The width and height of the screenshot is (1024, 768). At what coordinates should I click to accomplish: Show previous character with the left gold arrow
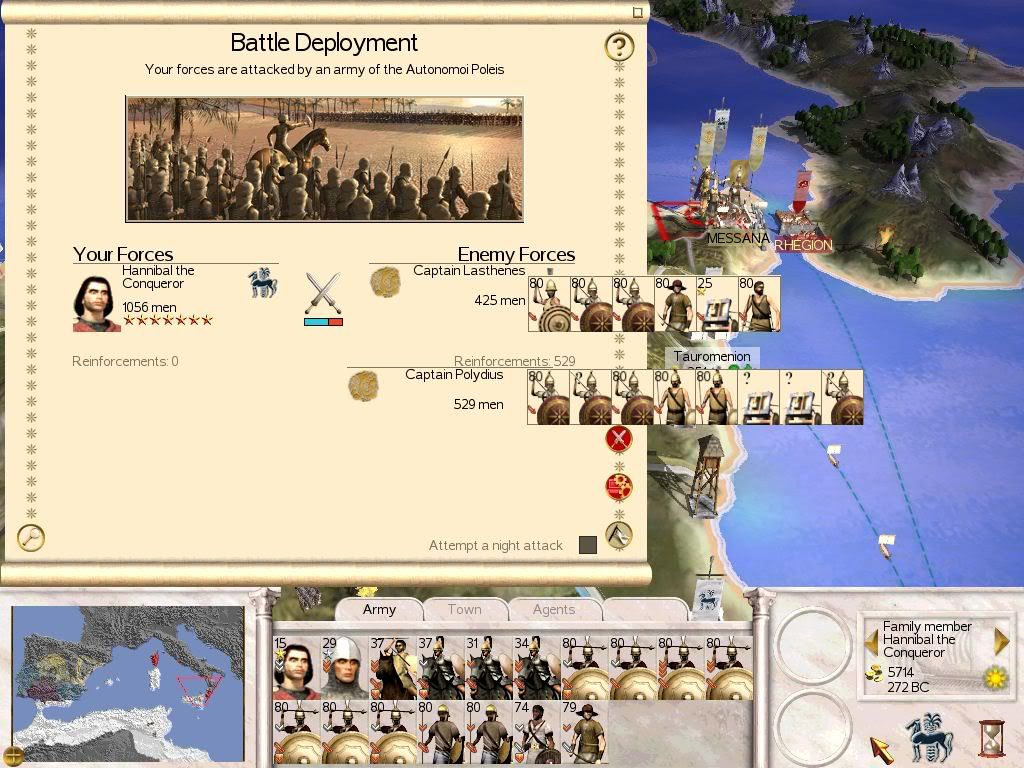pos(871,640)
